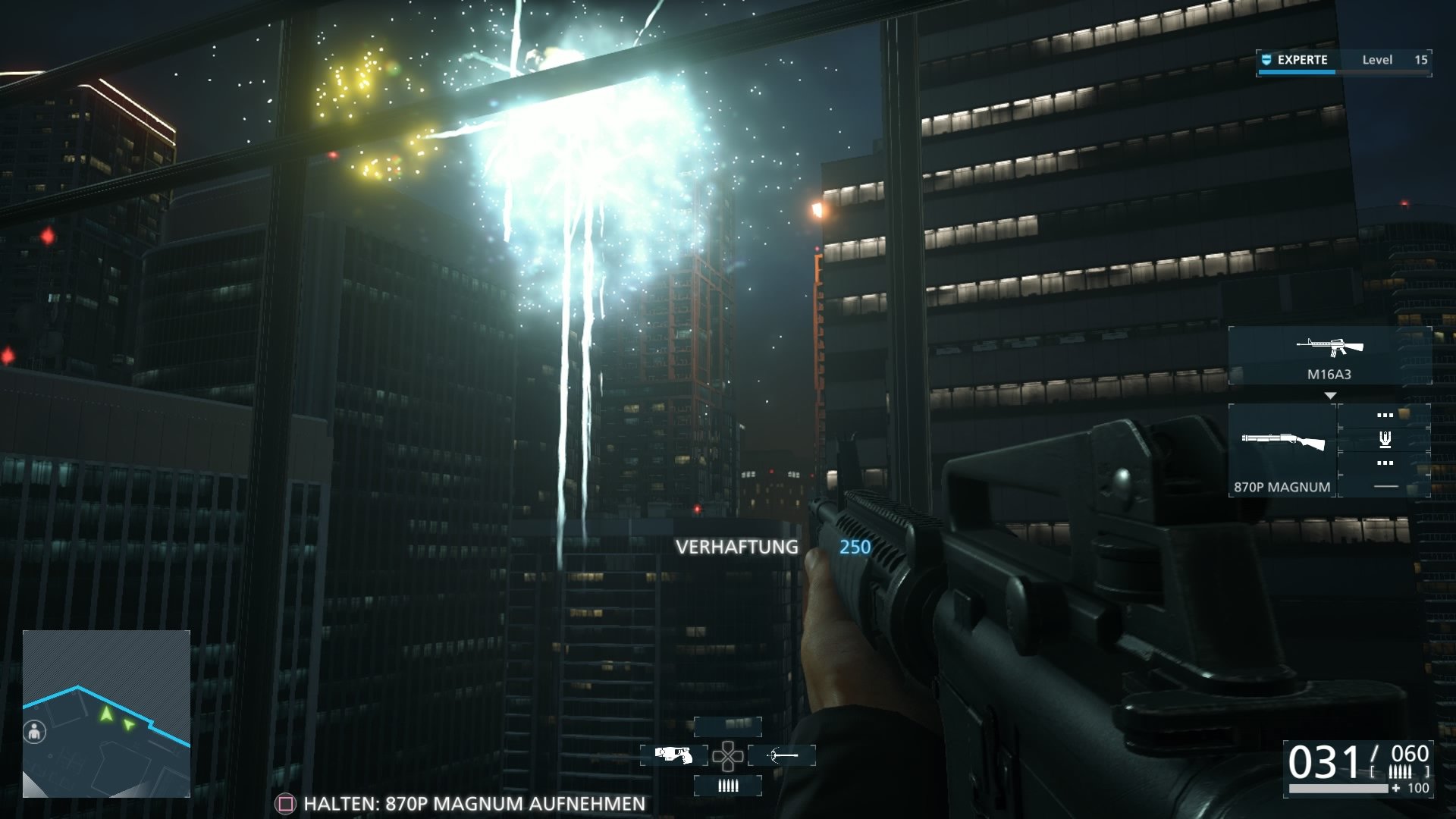Screen dimensions: 1456x819
Task: Expand the right d-pad gadget bracket
Action: [782, 755]
